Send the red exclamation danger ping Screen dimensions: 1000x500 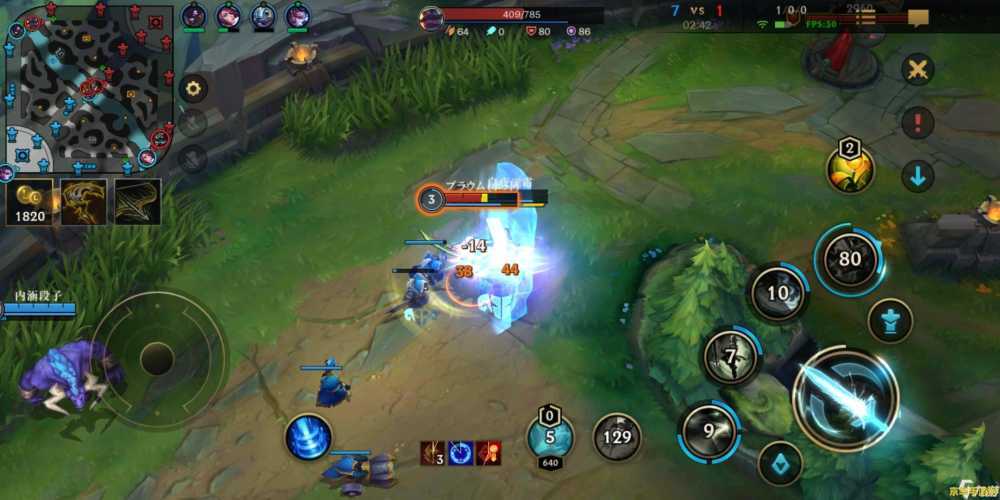[917, 124]
